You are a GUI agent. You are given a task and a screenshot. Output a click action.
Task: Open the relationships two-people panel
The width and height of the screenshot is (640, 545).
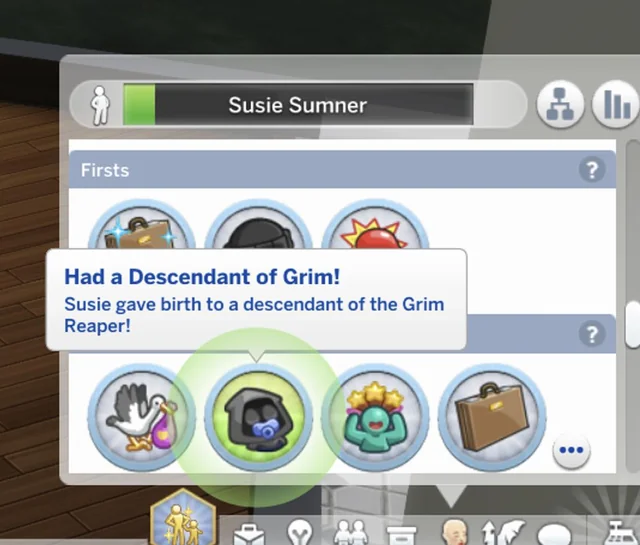(x=351, y=530)
